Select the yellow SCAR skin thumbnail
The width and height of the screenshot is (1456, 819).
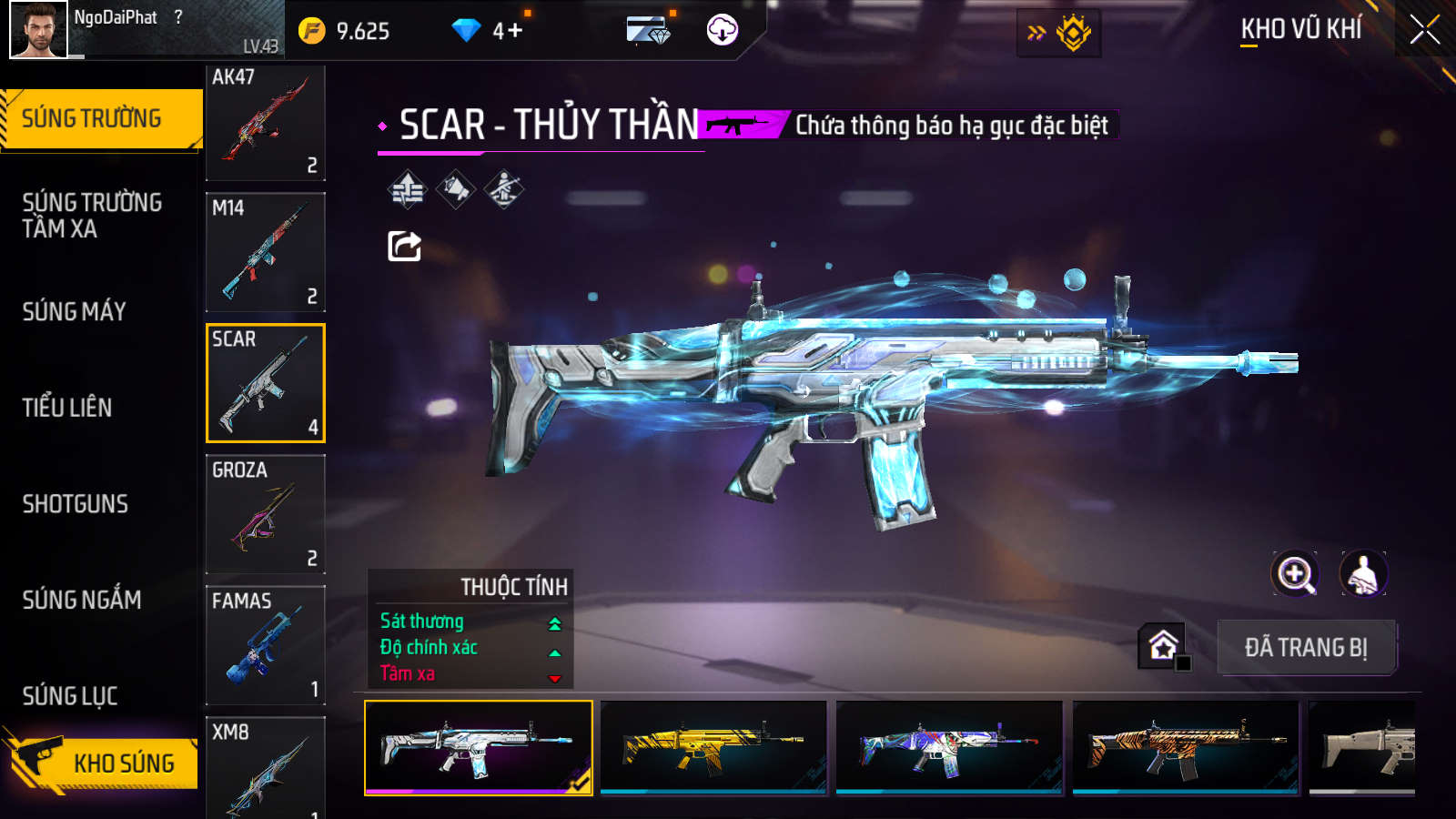pos(713,747)
